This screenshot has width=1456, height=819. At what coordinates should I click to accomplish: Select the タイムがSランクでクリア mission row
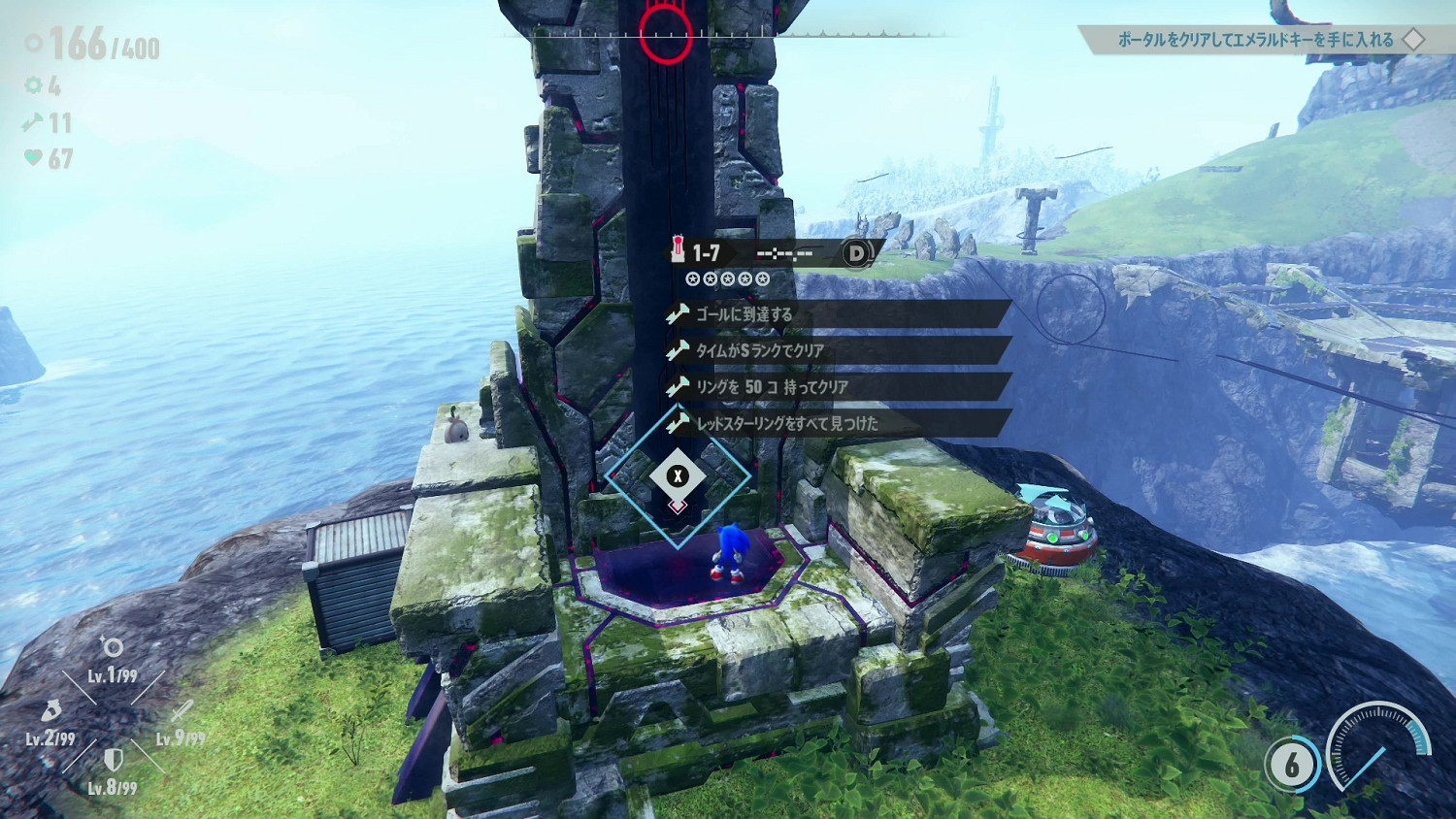coord(839,350)
